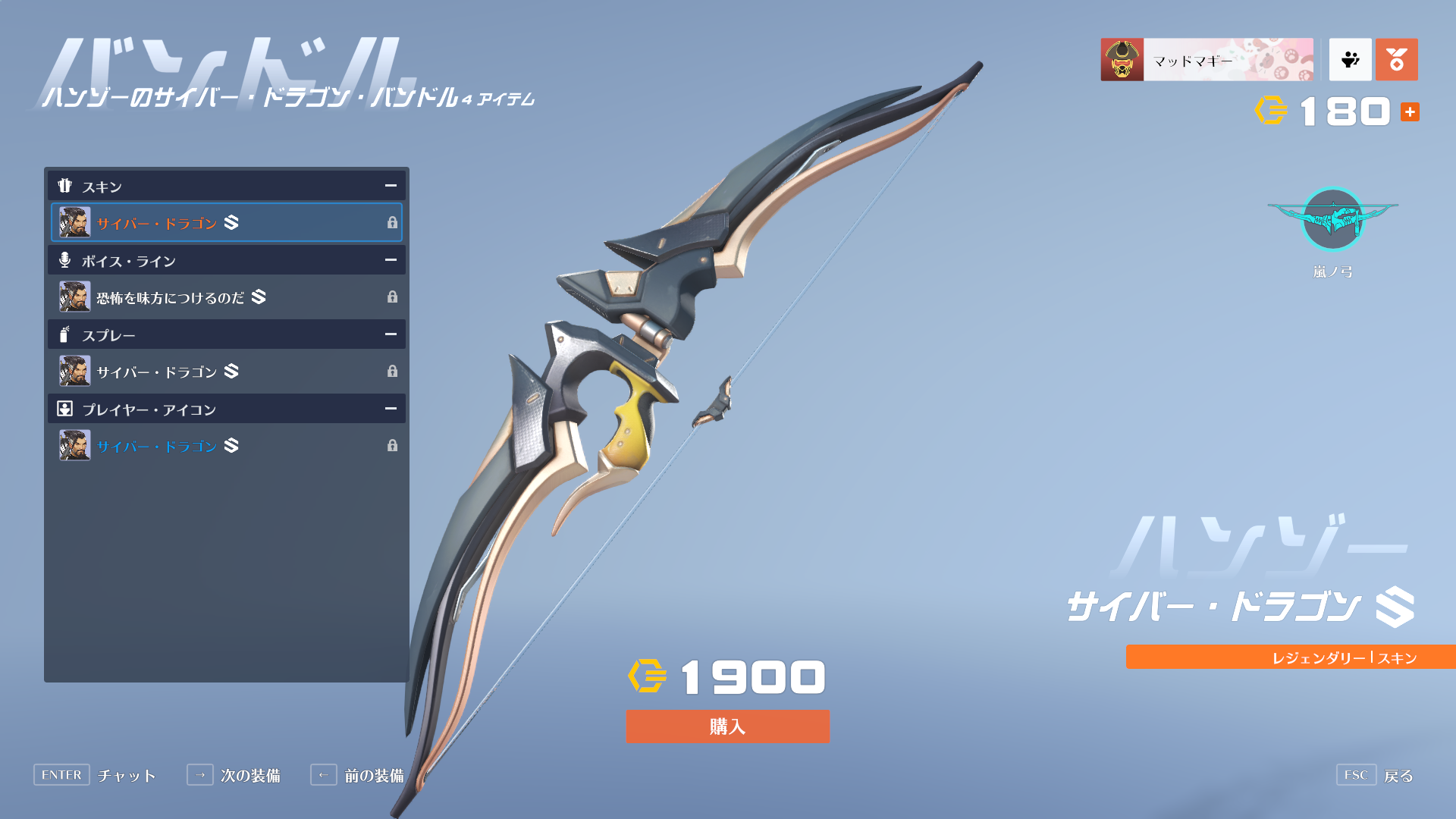Select the 恐怖を味方につけるのだ voice line
1456x819 pixels.
(x=226, y=297)
